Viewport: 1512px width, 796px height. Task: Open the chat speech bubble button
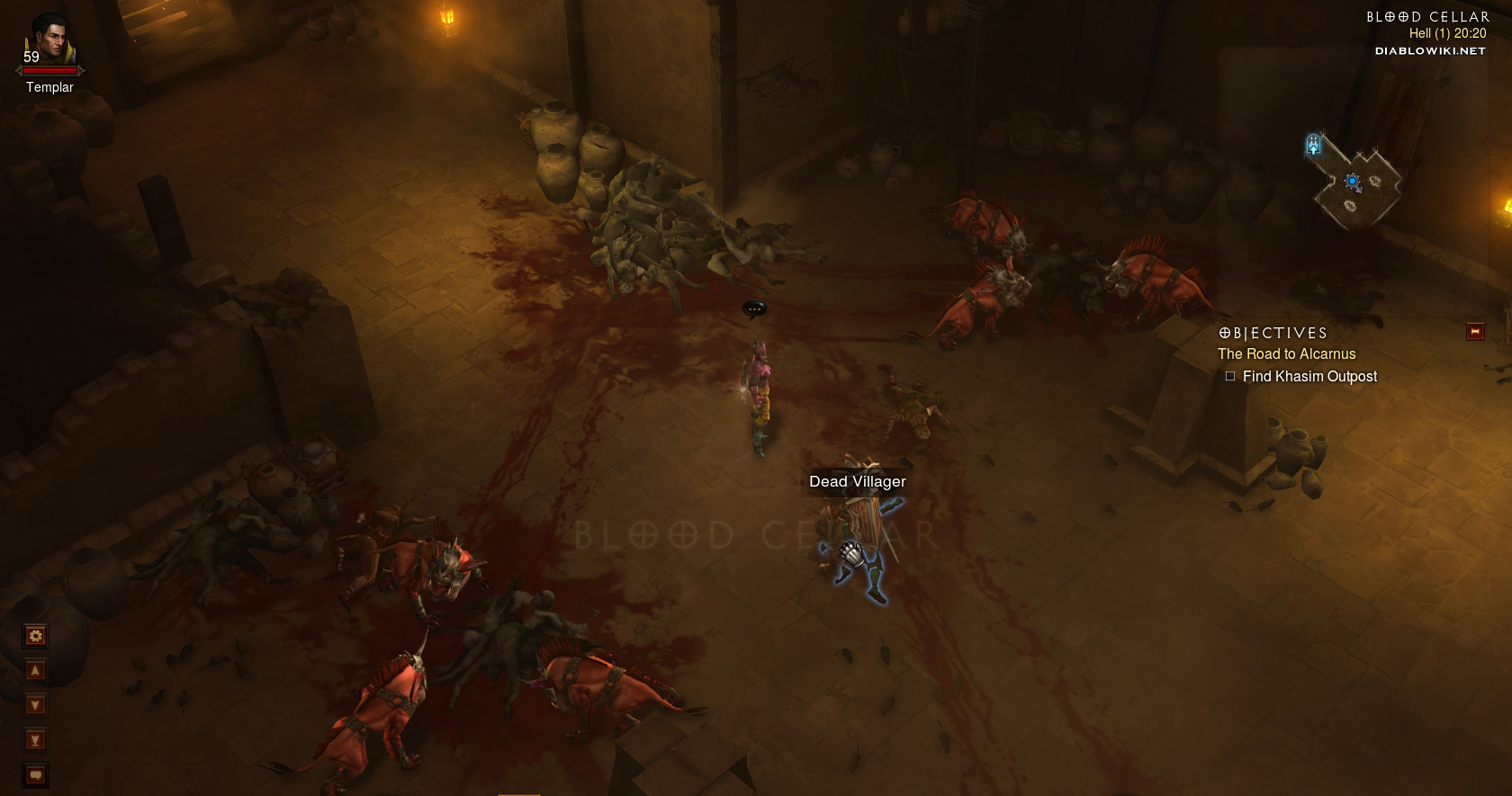(35, 774)
